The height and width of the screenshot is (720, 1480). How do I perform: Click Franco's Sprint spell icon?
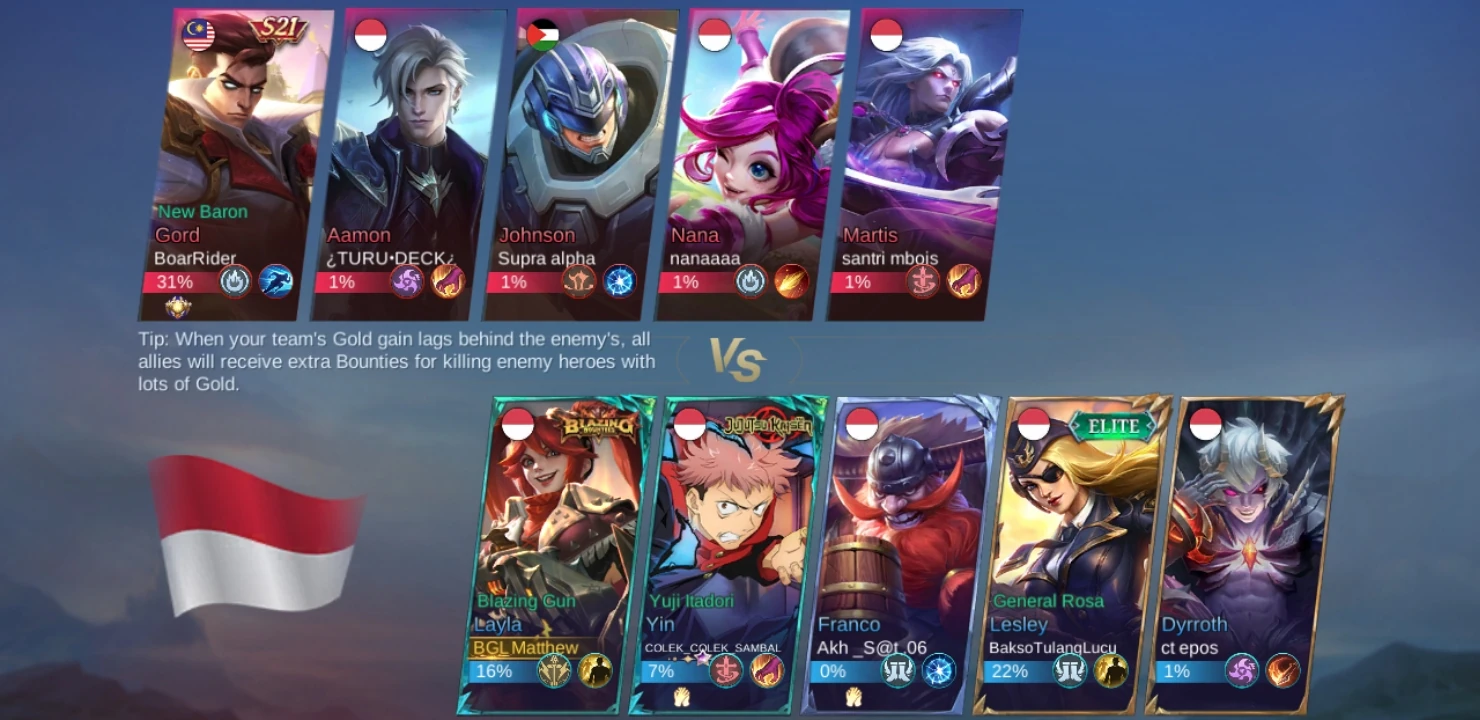(897, 673)
